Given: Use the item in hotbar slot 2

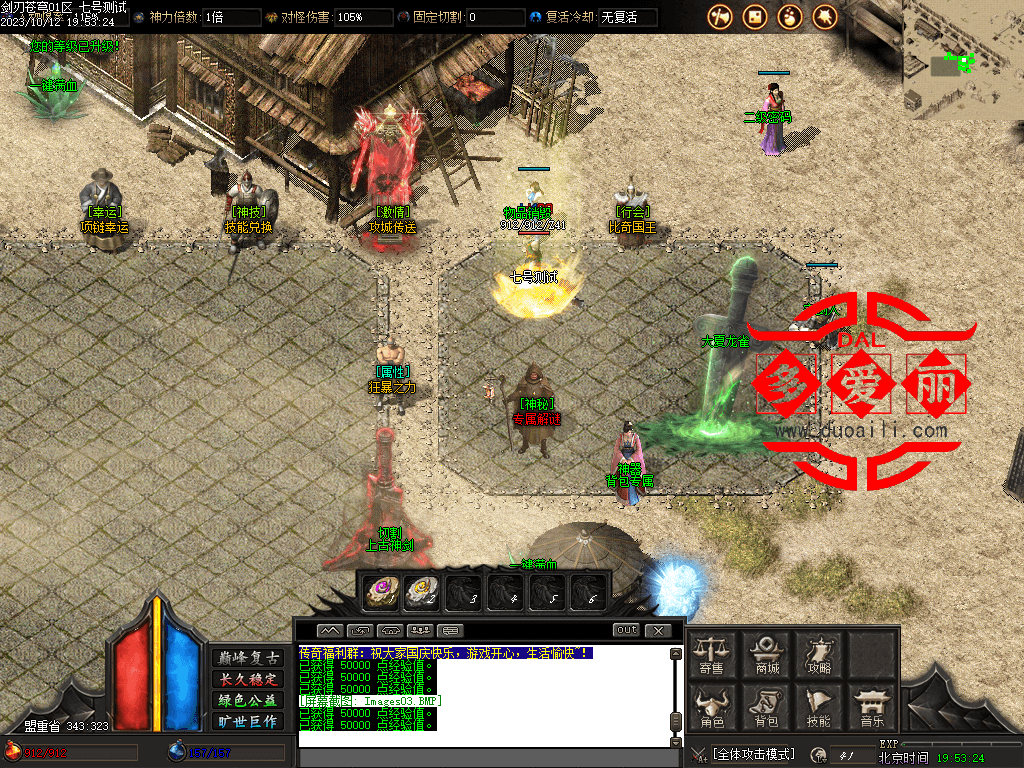Looking at the screenshot, I should pyautogui.click(x=422, y=592).
